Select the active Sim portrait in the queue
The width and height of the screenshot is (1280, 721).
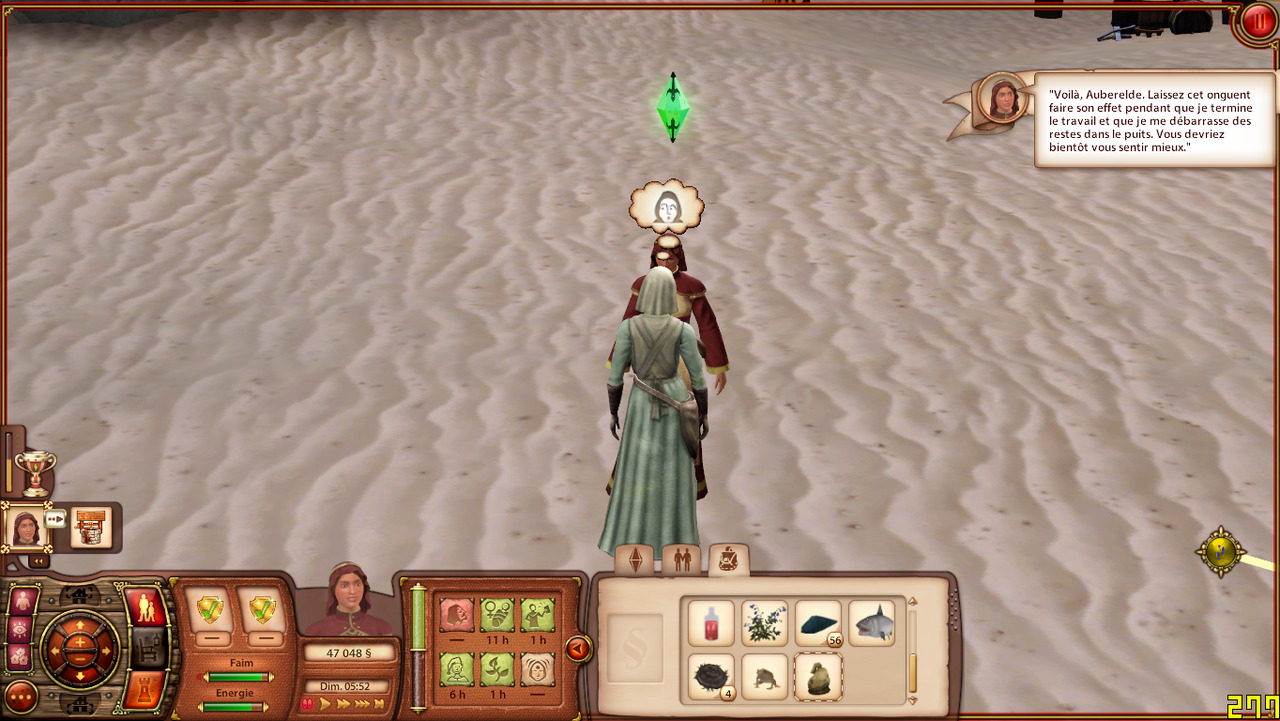(x=25, y=526)
